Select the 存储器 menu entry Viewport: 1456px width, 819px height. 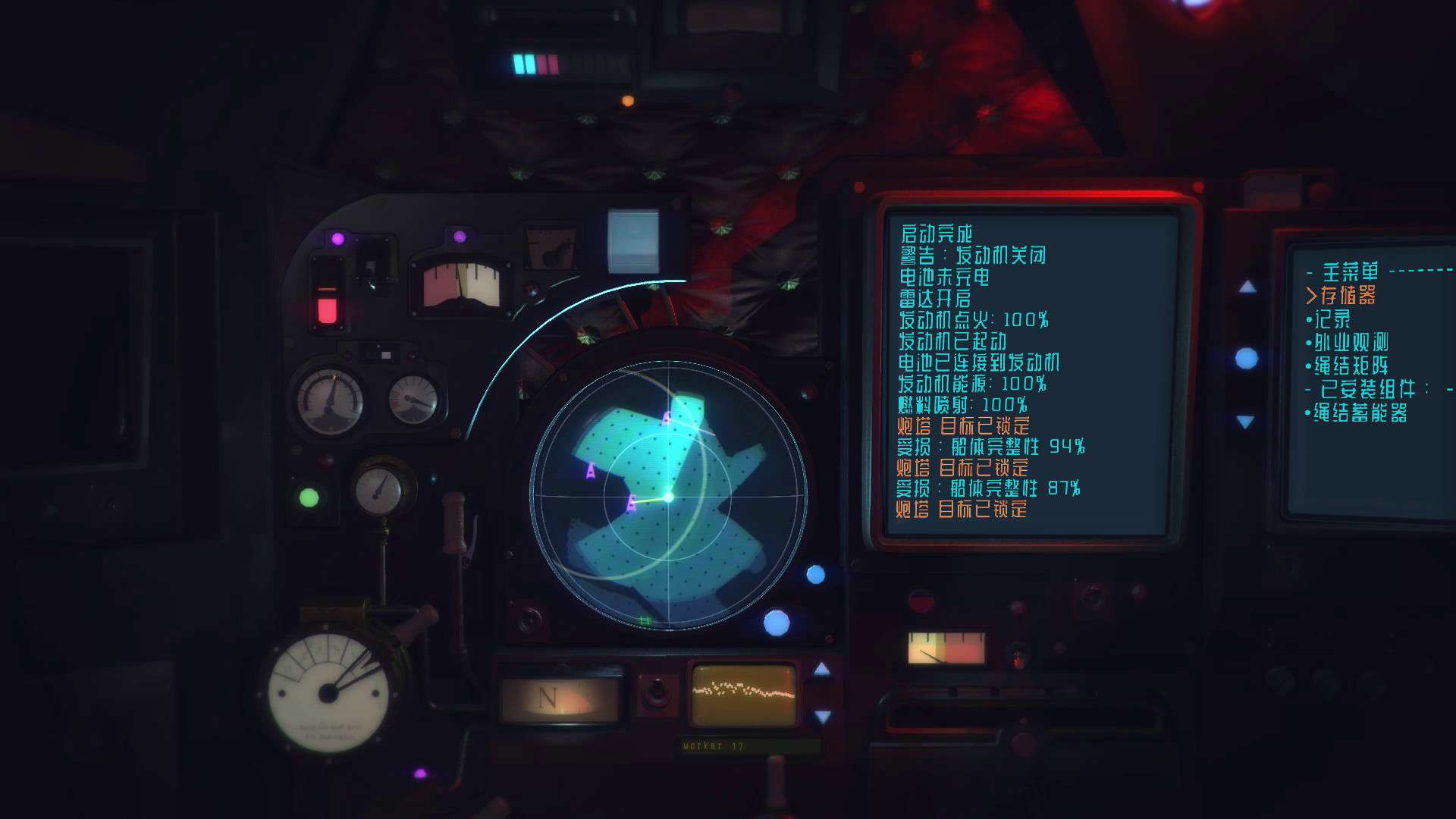click(x=1348, y=295)
